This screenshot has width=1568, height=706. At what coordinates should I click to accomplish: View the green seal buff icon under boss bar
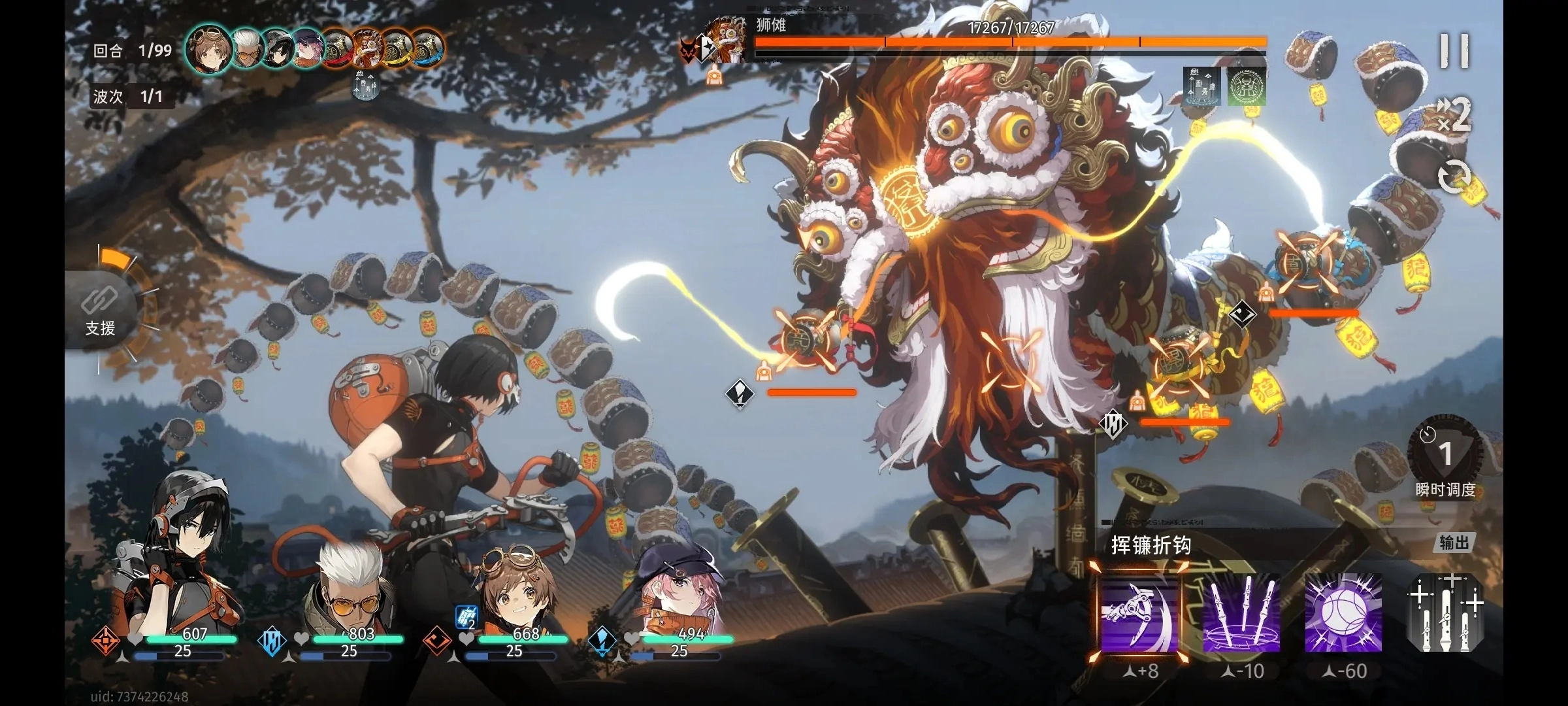coord(1246,86)
